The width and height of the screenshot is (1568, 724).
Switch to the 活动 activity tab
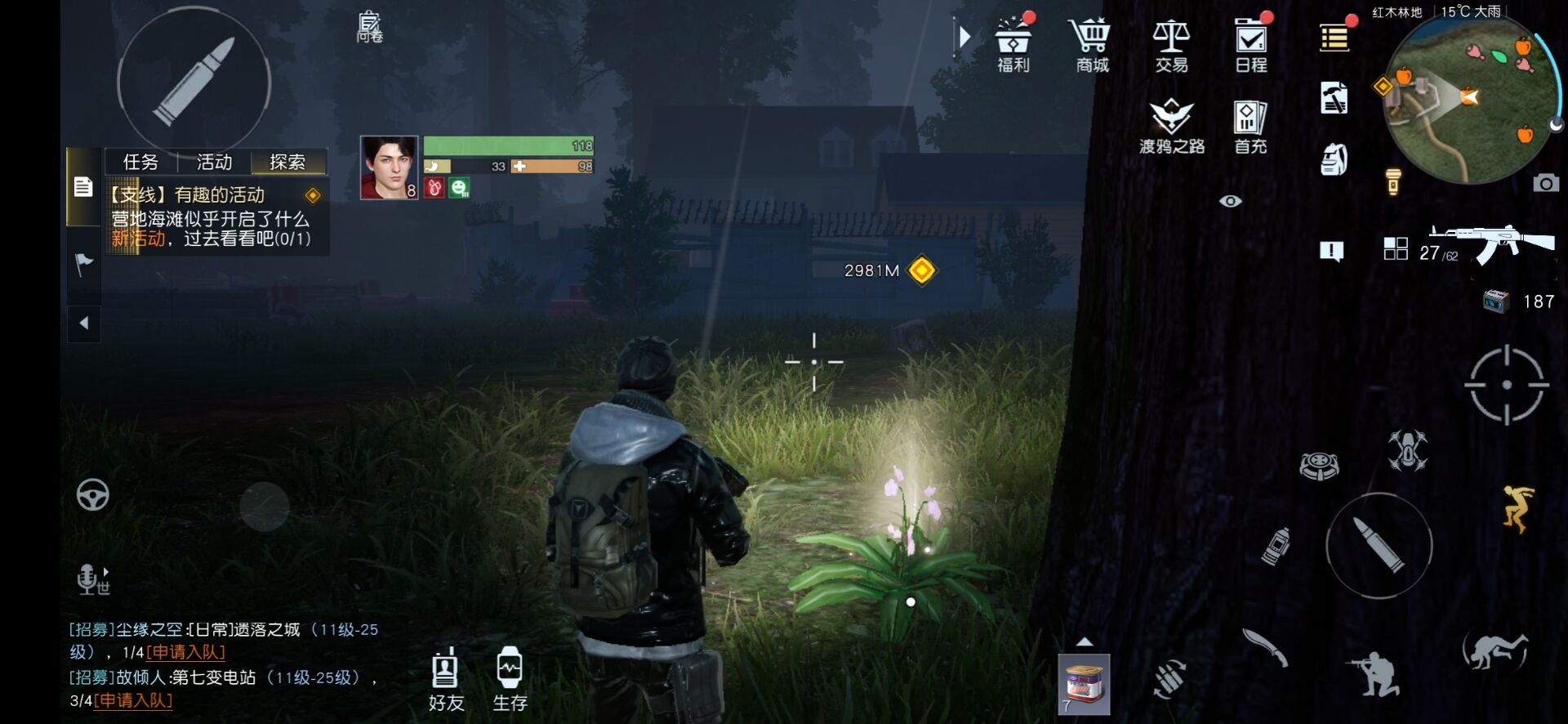pyautogui.click(x=214, y=162)
